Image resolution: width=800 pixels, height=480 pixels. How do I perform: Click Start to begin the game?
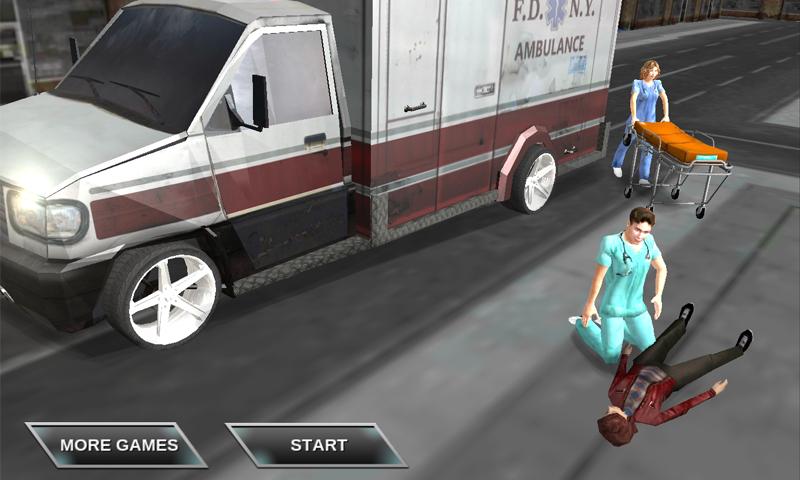(x=318, y=445)
